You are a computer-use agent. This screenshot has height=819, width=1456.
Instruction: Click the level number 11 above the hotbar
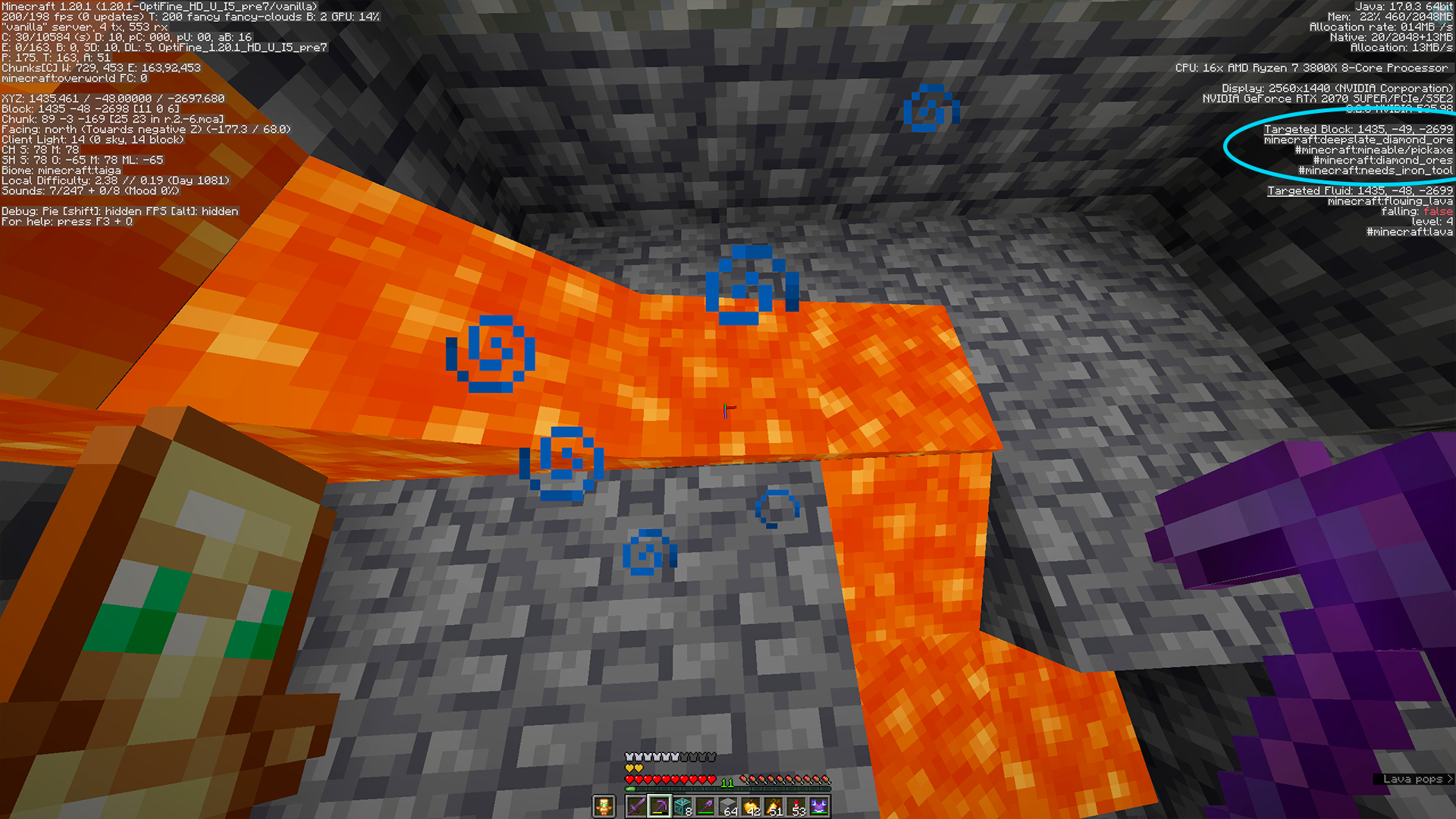726,781
